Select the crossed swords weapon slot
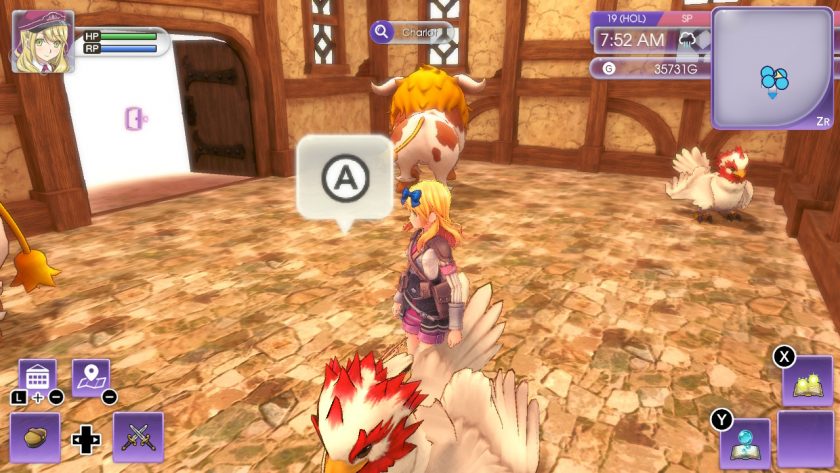This screenshot has height=473, width=840. click(138, 437)
